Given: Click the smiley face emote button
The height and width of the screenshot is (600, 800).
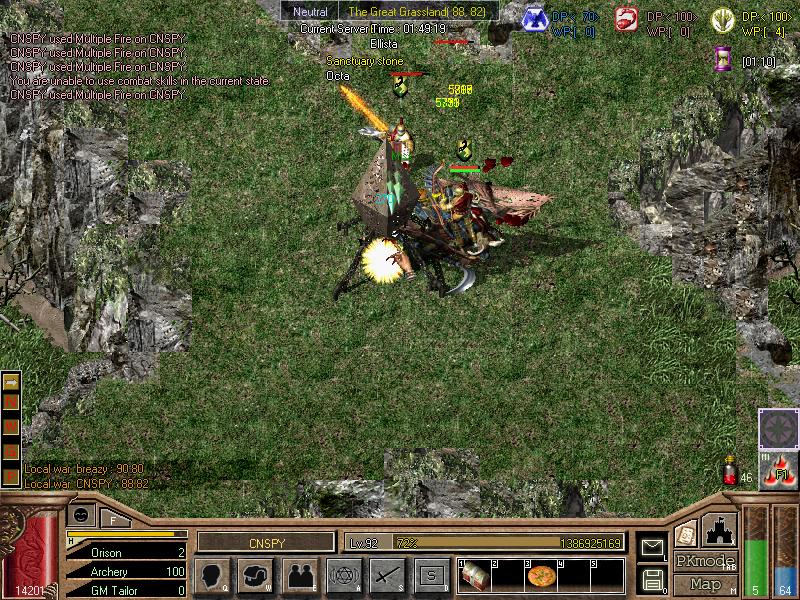Looking at the screenshot, I should click(80, 514).
